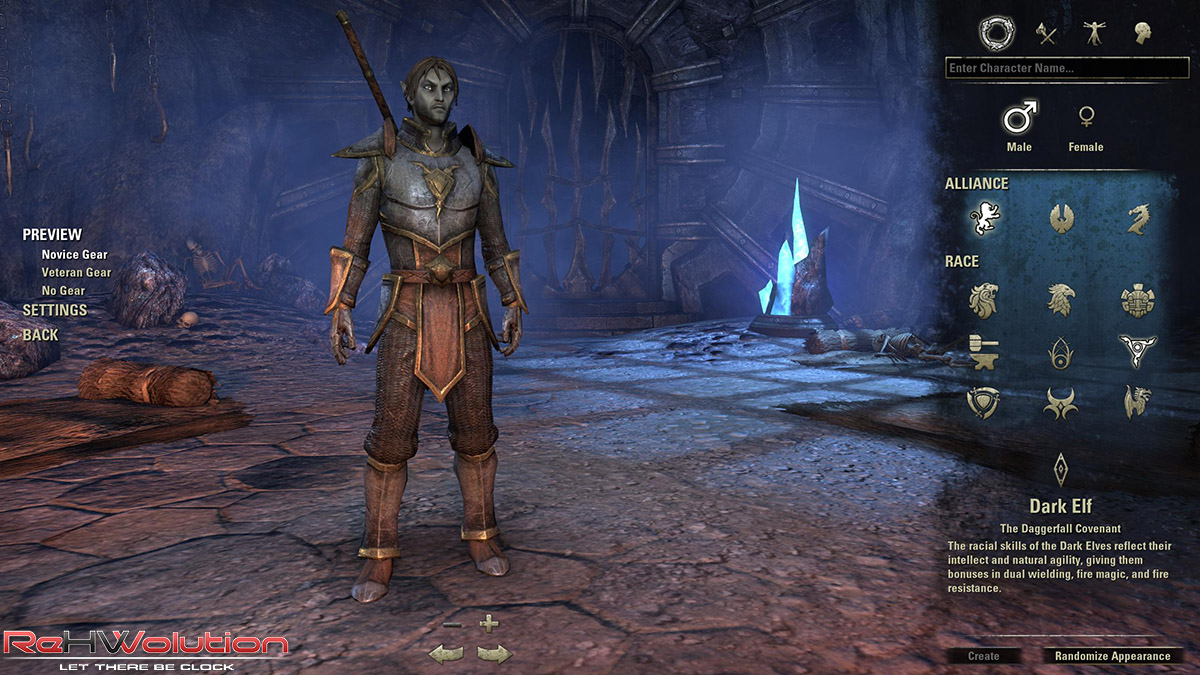1200x675 pixels.
Task: Randomize Appearance of the character
Action: (1112, 656)
